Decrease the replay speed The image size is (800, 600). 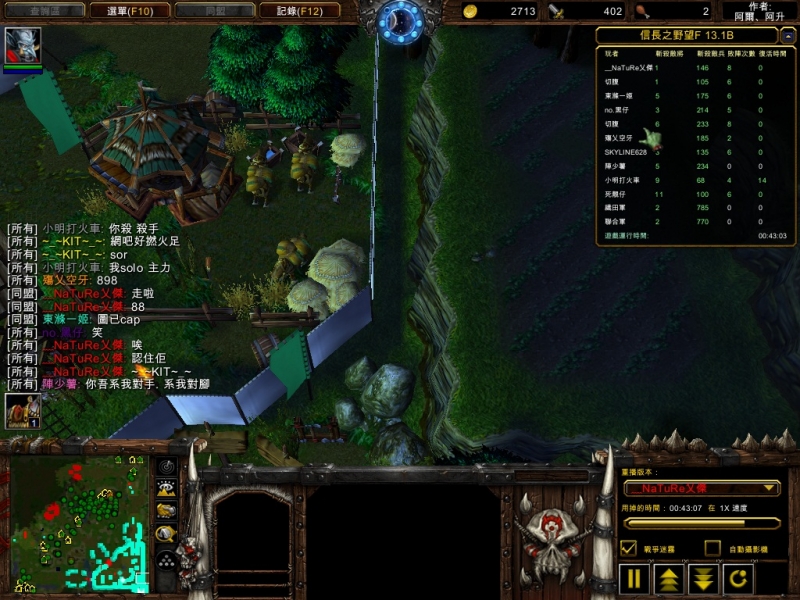(704, 578)
